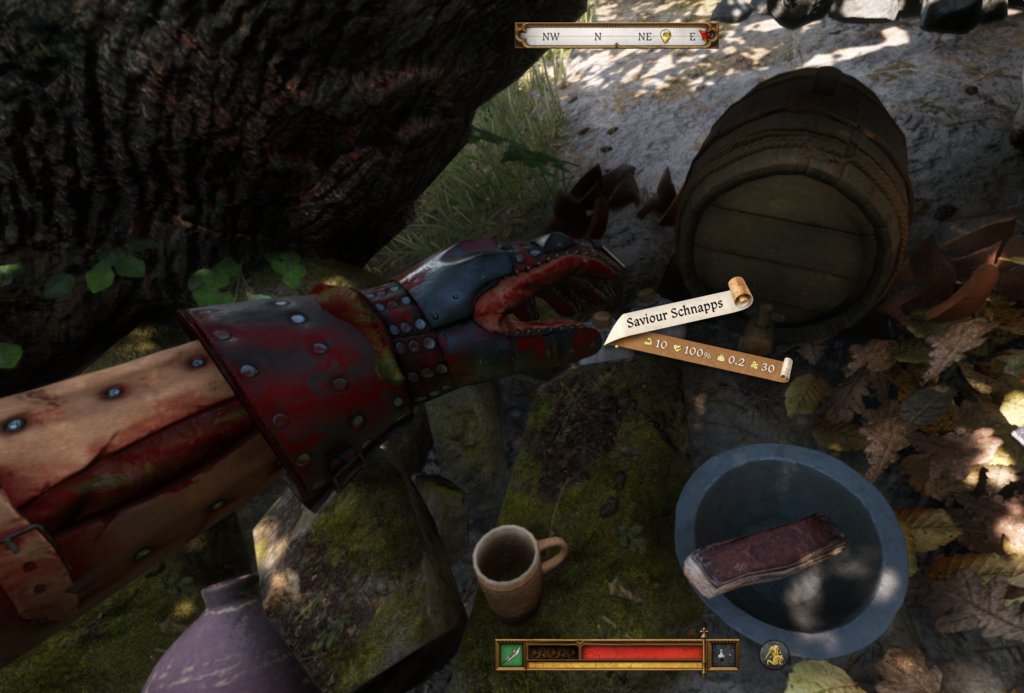Open the golden crouching figure status icon
1024x693 pixels.
774,655
